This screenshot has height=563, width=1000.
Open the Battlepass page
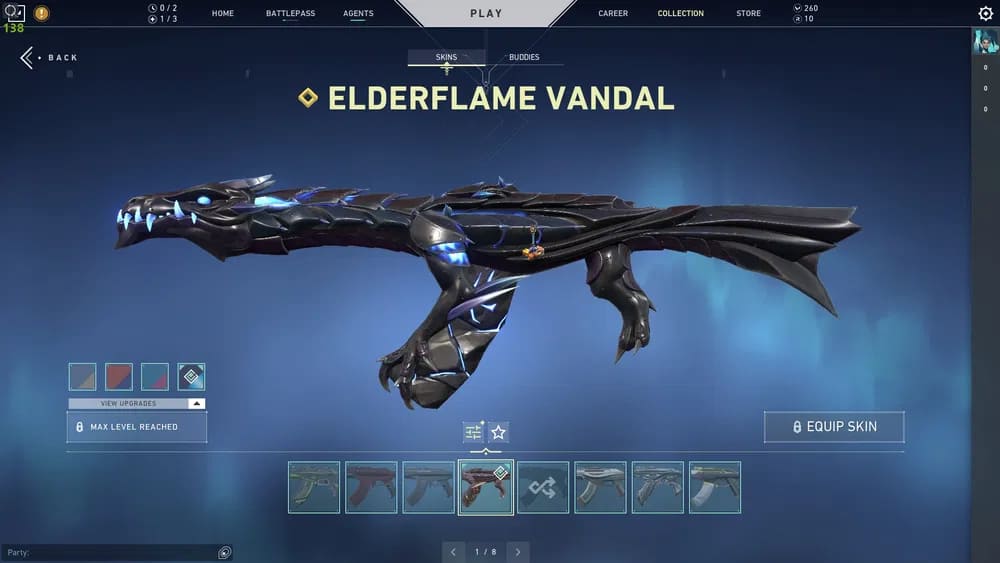[x=290, y=14]
